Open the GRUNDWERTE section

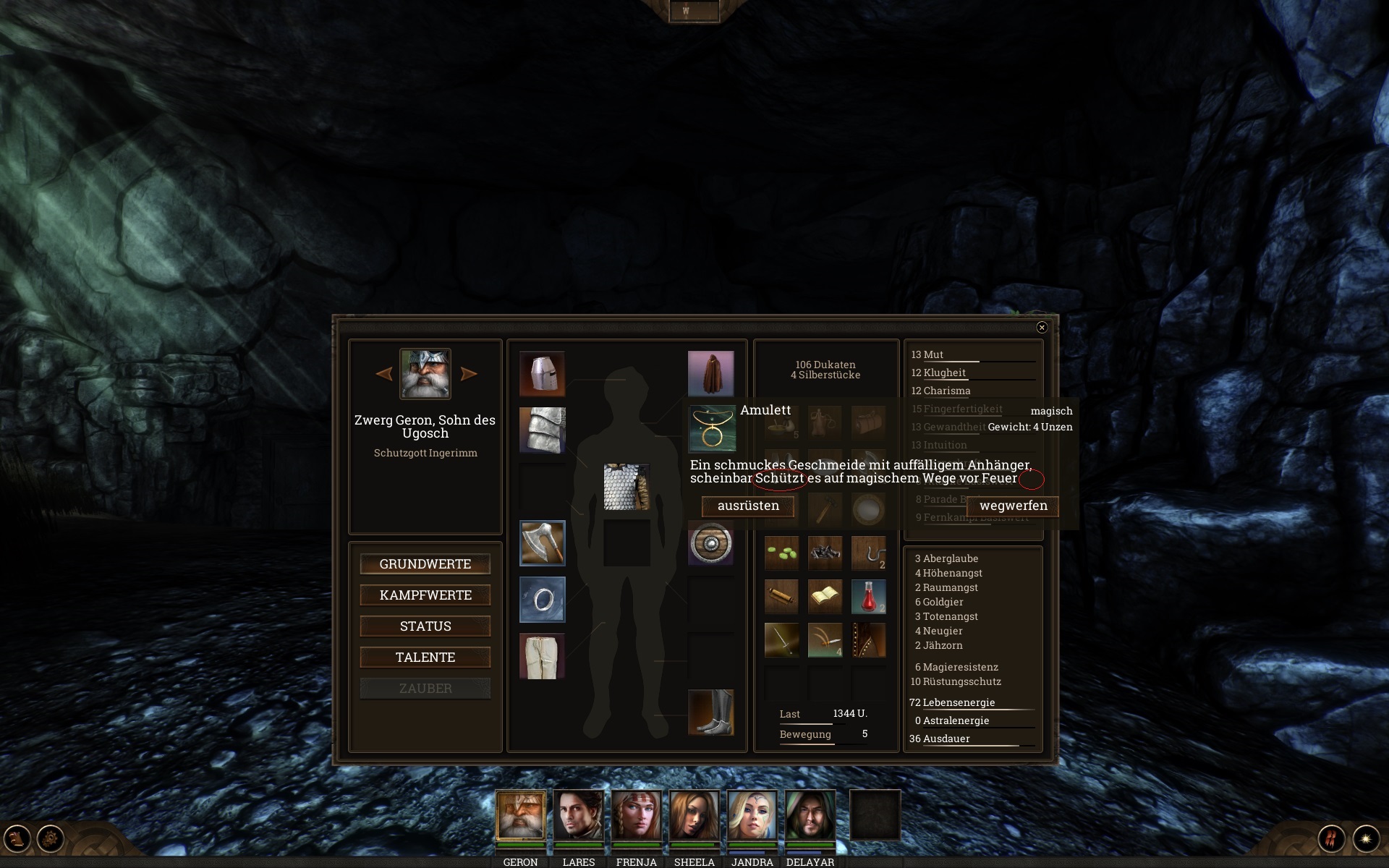[425, 564]
